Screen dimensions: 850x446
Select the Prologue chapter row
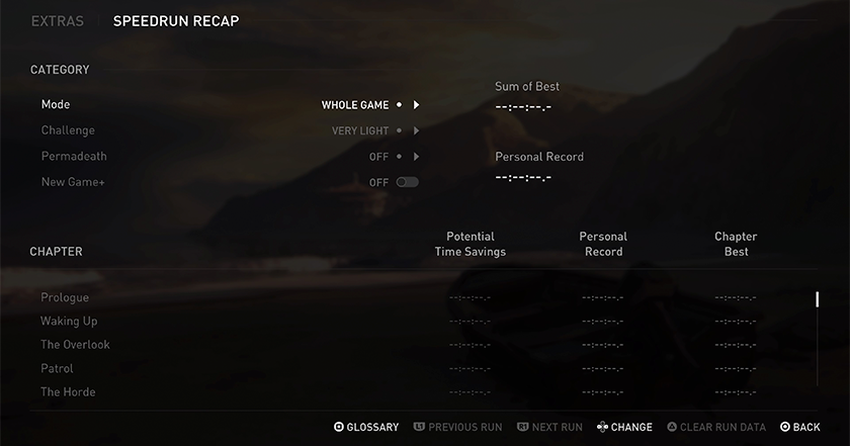(x=65, y=298)
